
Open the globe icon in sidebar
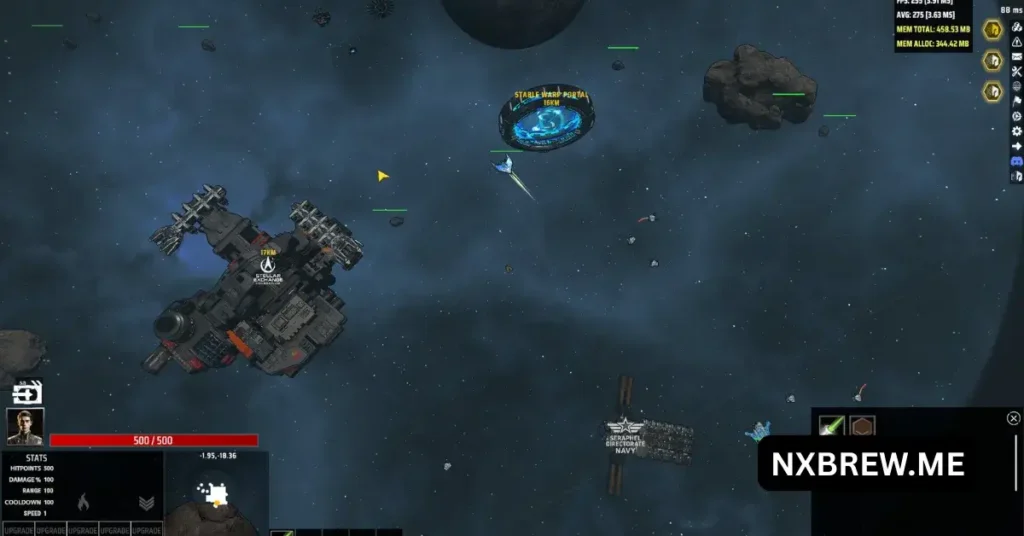1017,86
